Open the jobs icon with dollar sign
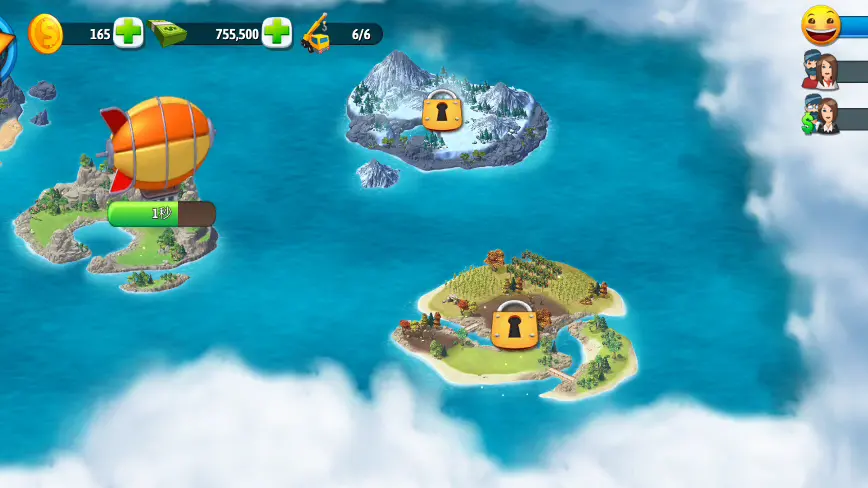The height and width of the screenshot is (488, 868). (x=820, y=117)
